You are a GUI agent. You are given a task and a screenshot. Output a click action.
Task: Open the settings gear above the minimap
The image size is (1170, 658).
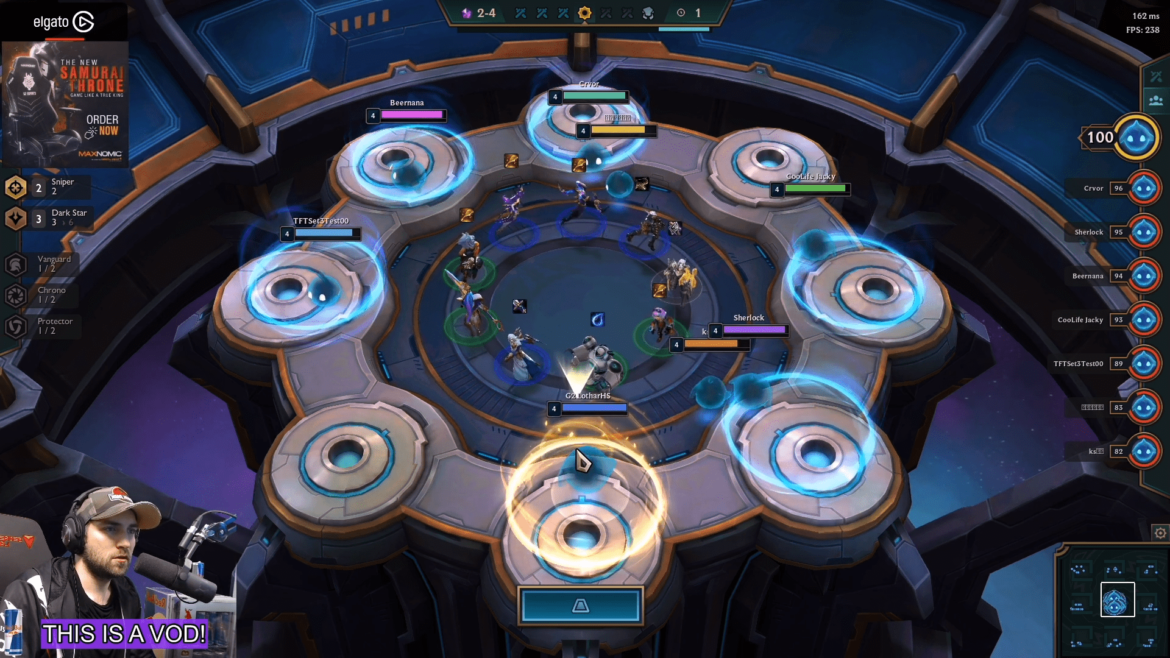1160,533
